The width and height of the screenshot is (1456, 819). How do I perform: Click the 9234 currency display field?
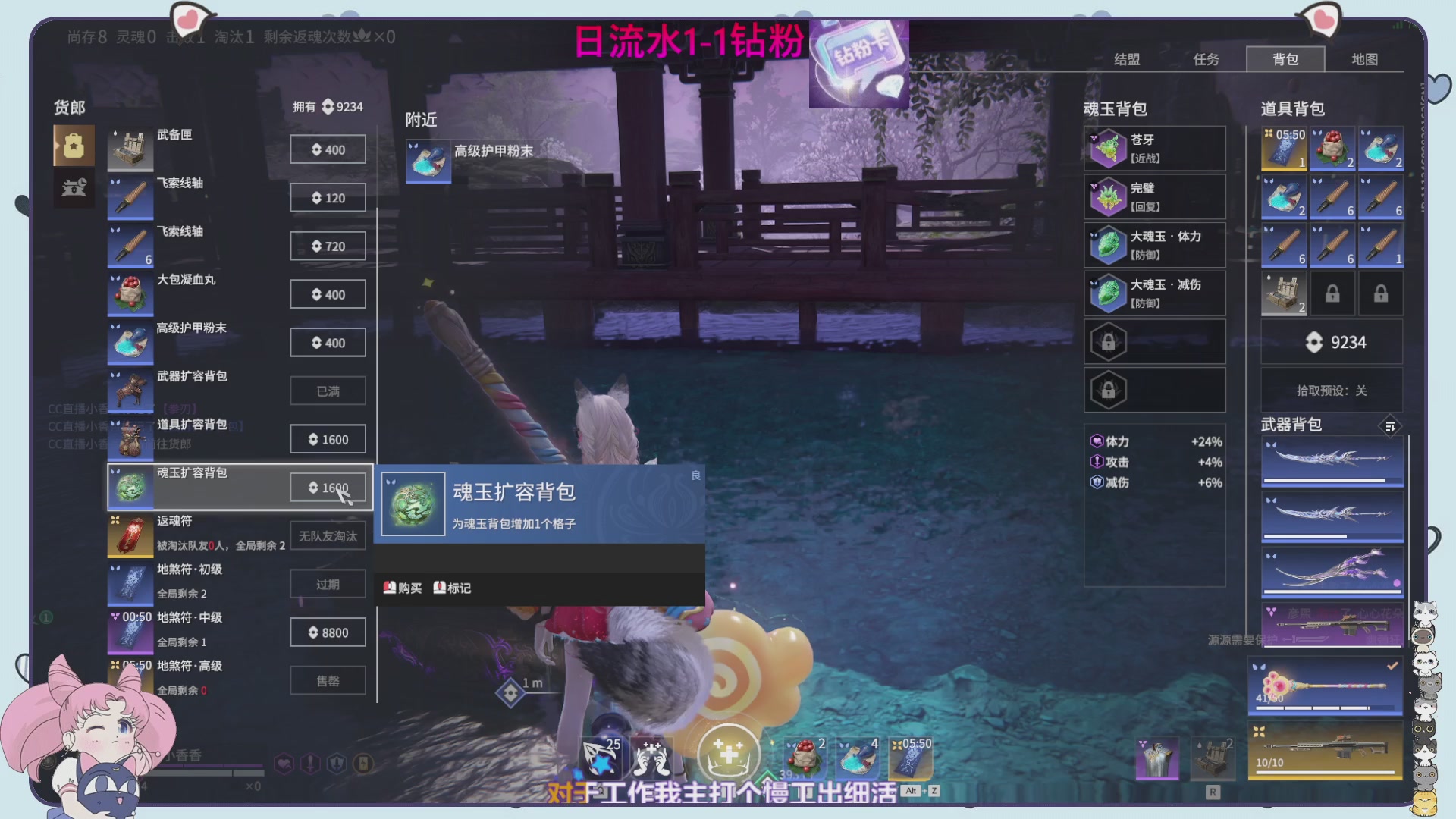coord(1331,342)
